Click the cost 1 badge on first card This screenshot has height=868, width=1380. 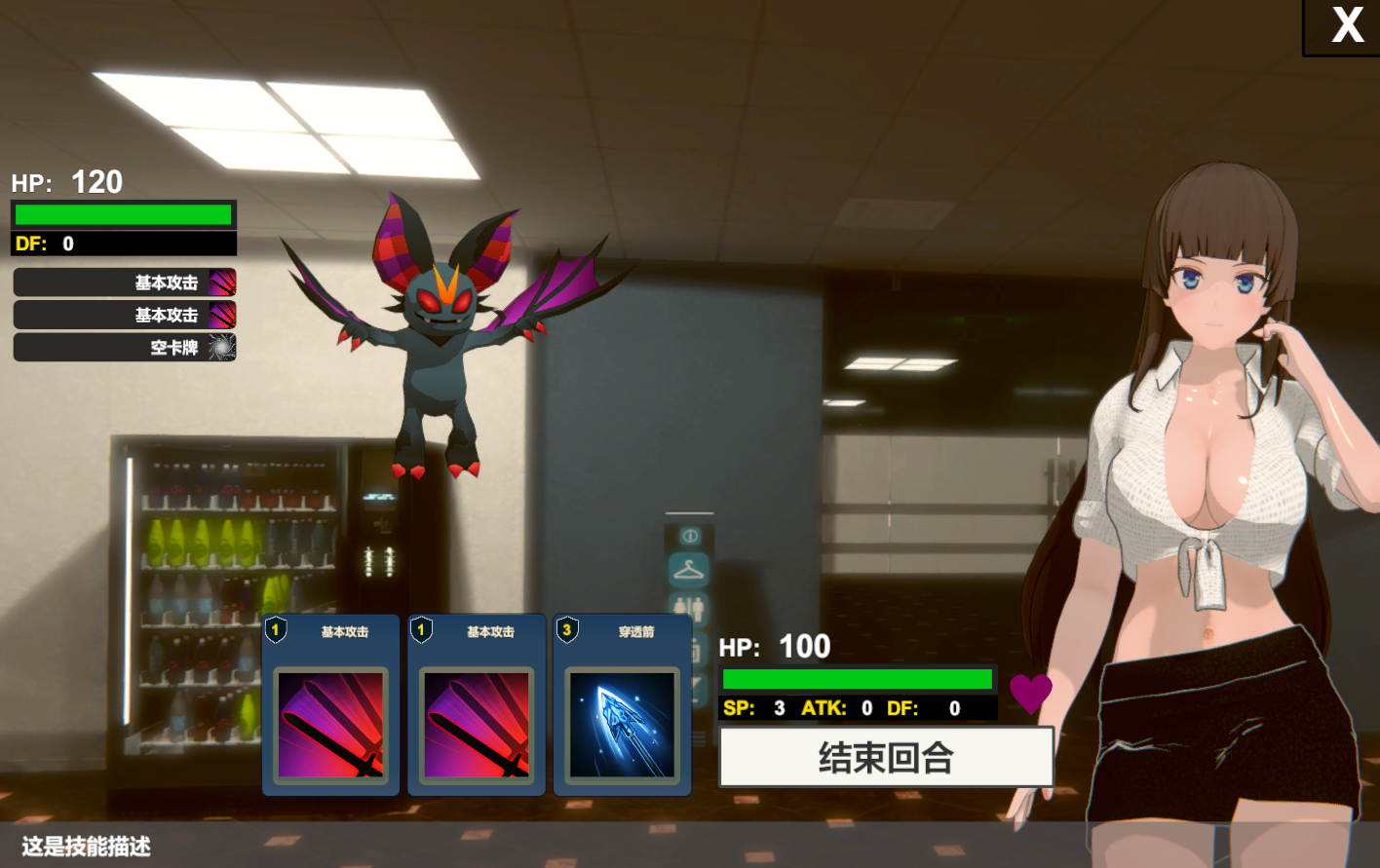coord(276,630)
